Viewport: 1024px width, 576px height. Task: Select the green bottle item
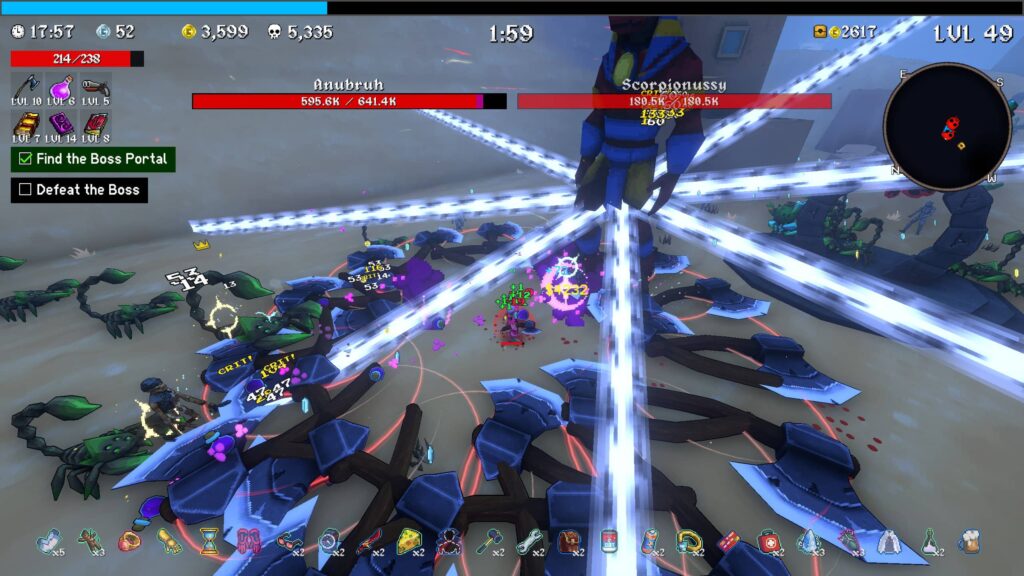[928, 541]
